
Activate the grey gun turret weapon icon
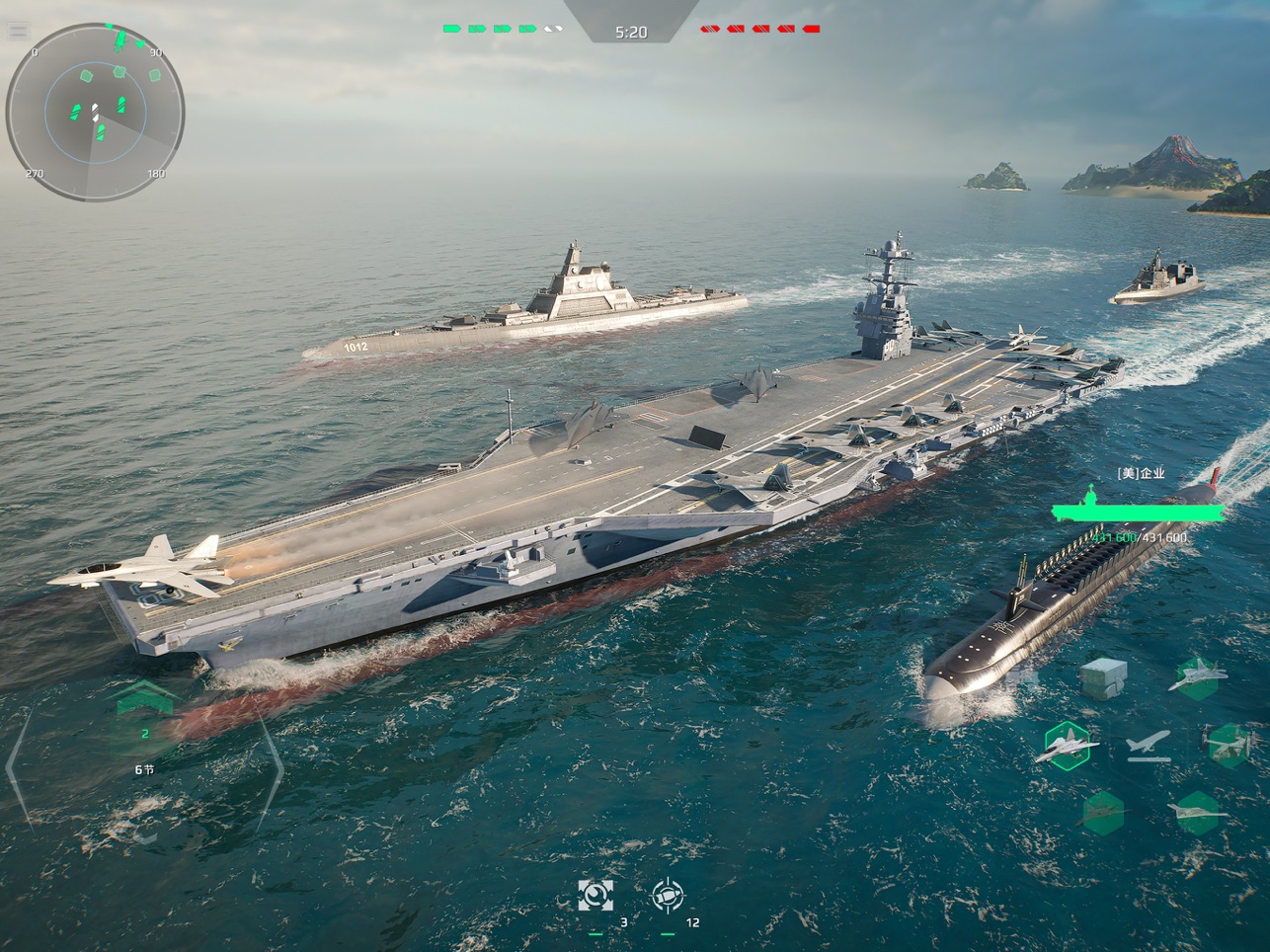1103,678
